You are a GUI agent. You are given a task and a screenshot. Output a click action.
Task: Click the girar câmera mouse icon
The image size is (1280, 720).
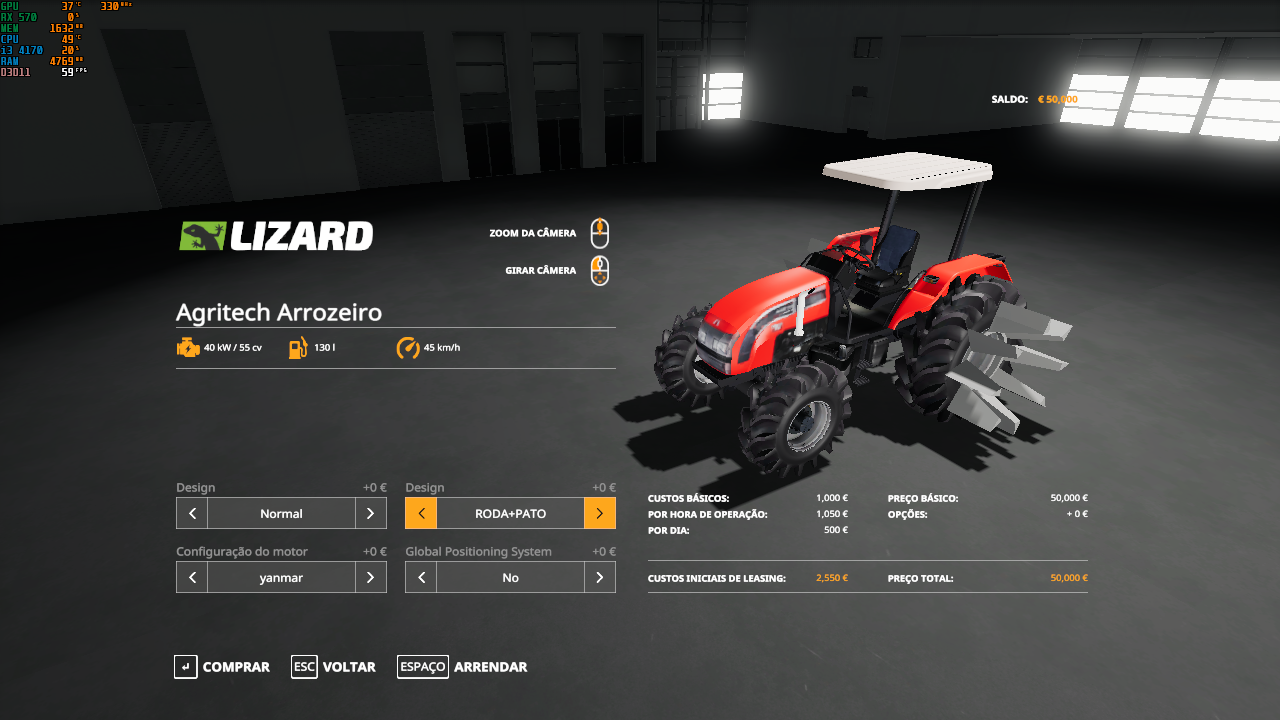[599, 270]
